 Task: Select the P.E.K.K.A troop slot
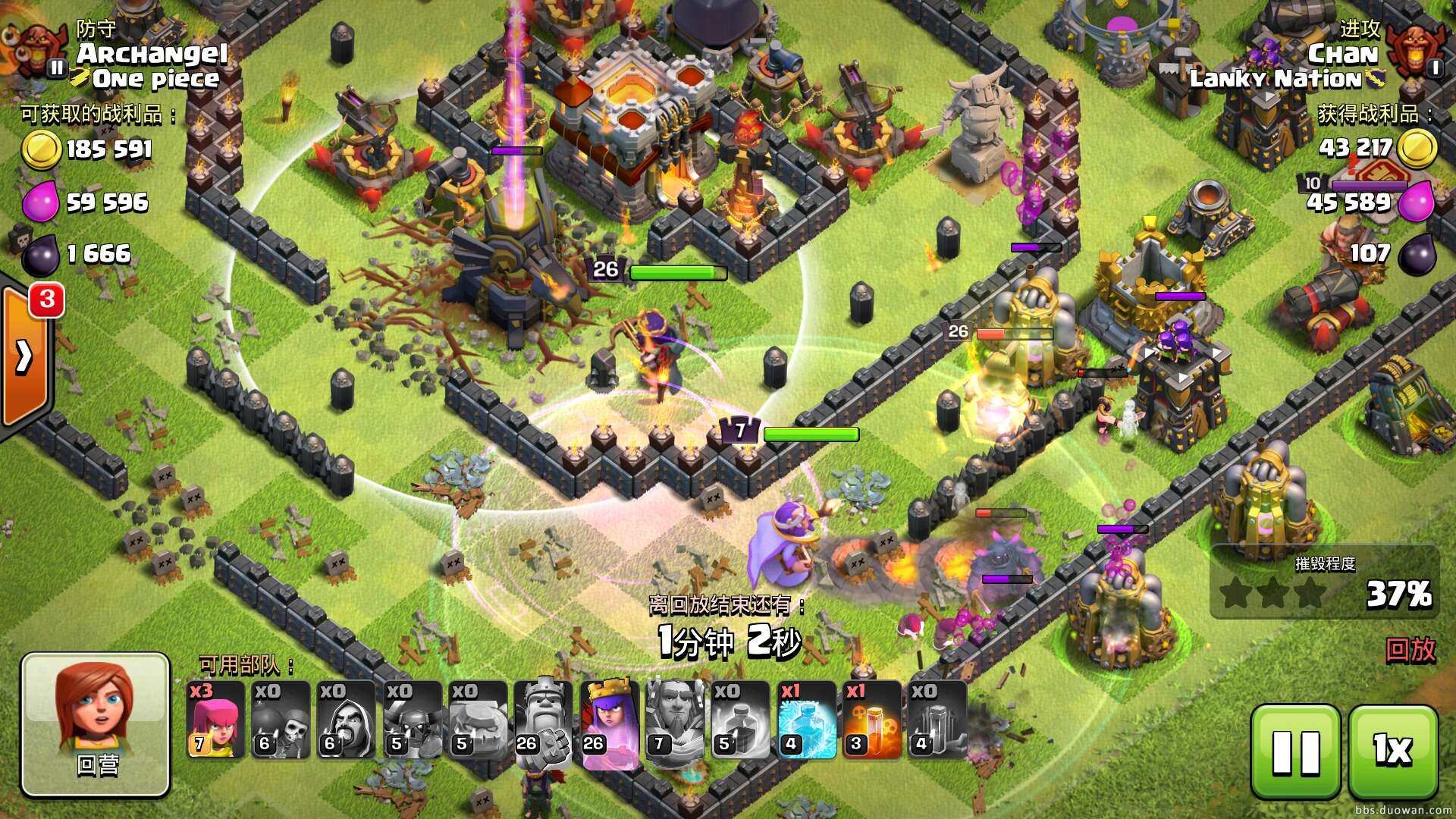411,720
